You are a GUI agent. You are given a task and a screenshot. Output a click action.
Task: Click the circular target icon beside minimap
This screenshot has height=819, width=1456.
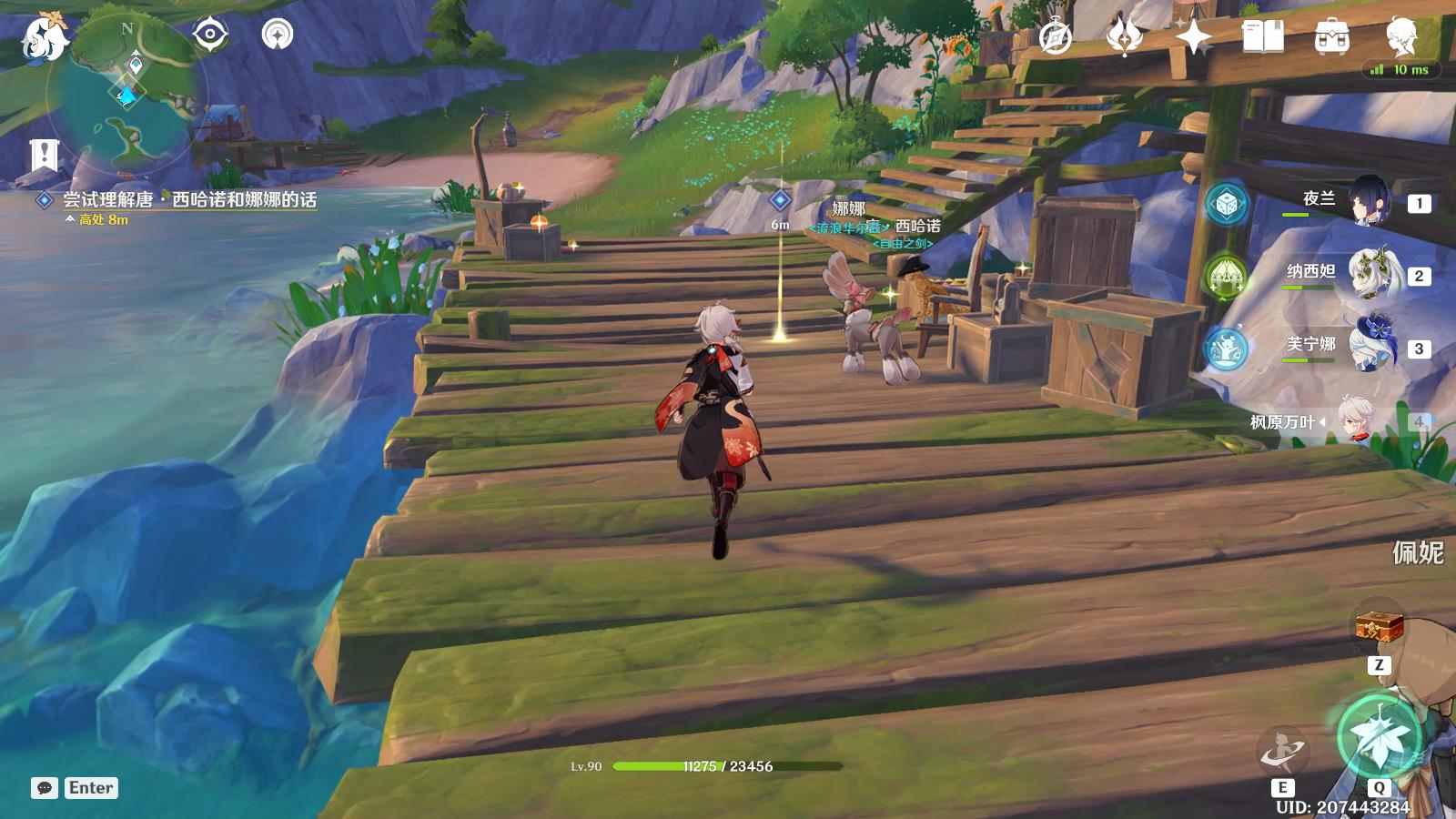point(278,35)
